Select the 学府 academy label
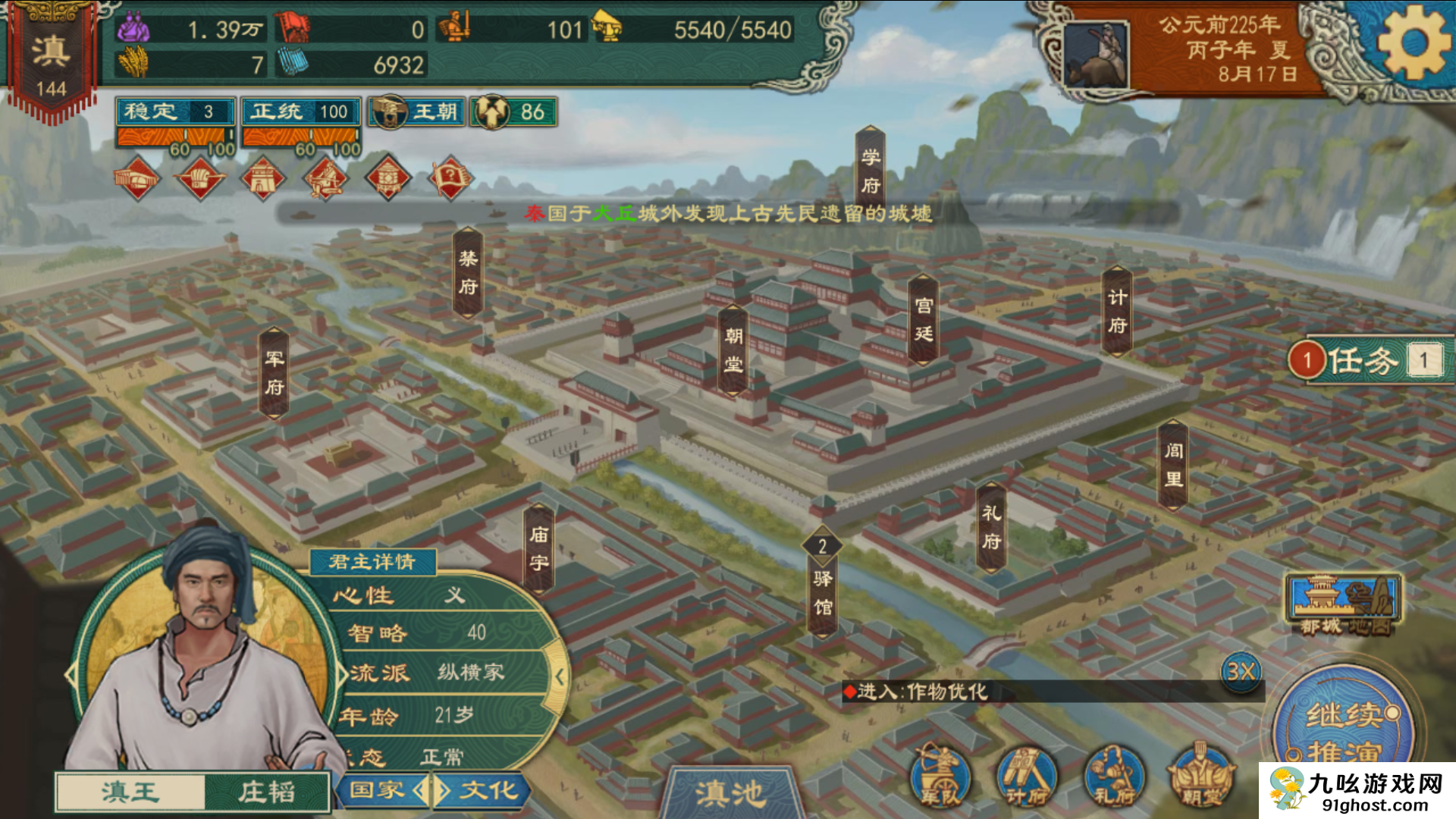 870,171
